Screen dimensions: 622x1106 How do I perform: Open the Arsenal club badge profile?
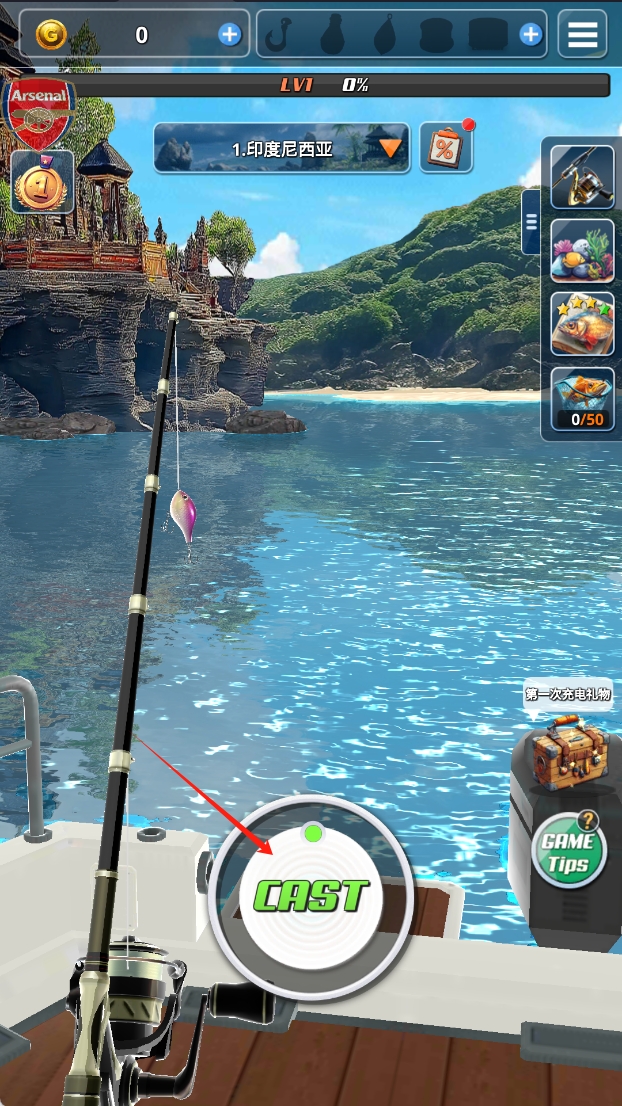(x=40, y=108)
